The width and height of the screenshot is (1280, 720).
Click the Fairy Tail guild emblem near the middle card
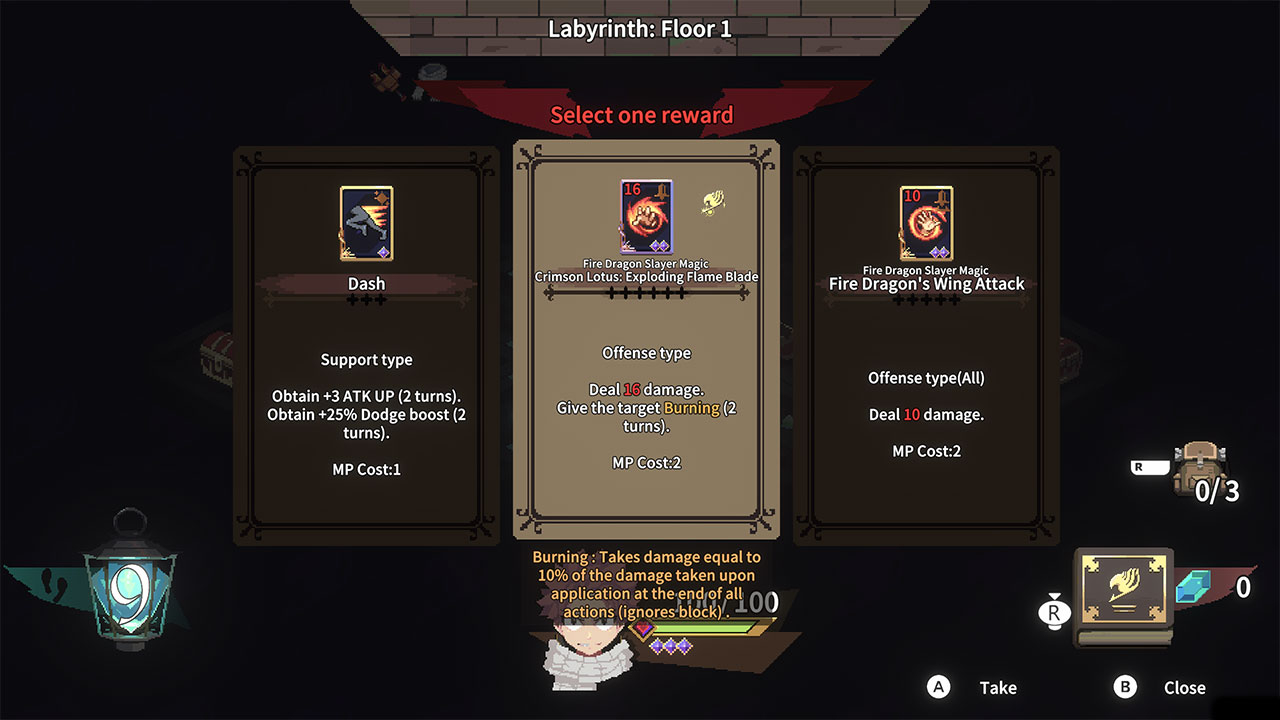(714, 203)
